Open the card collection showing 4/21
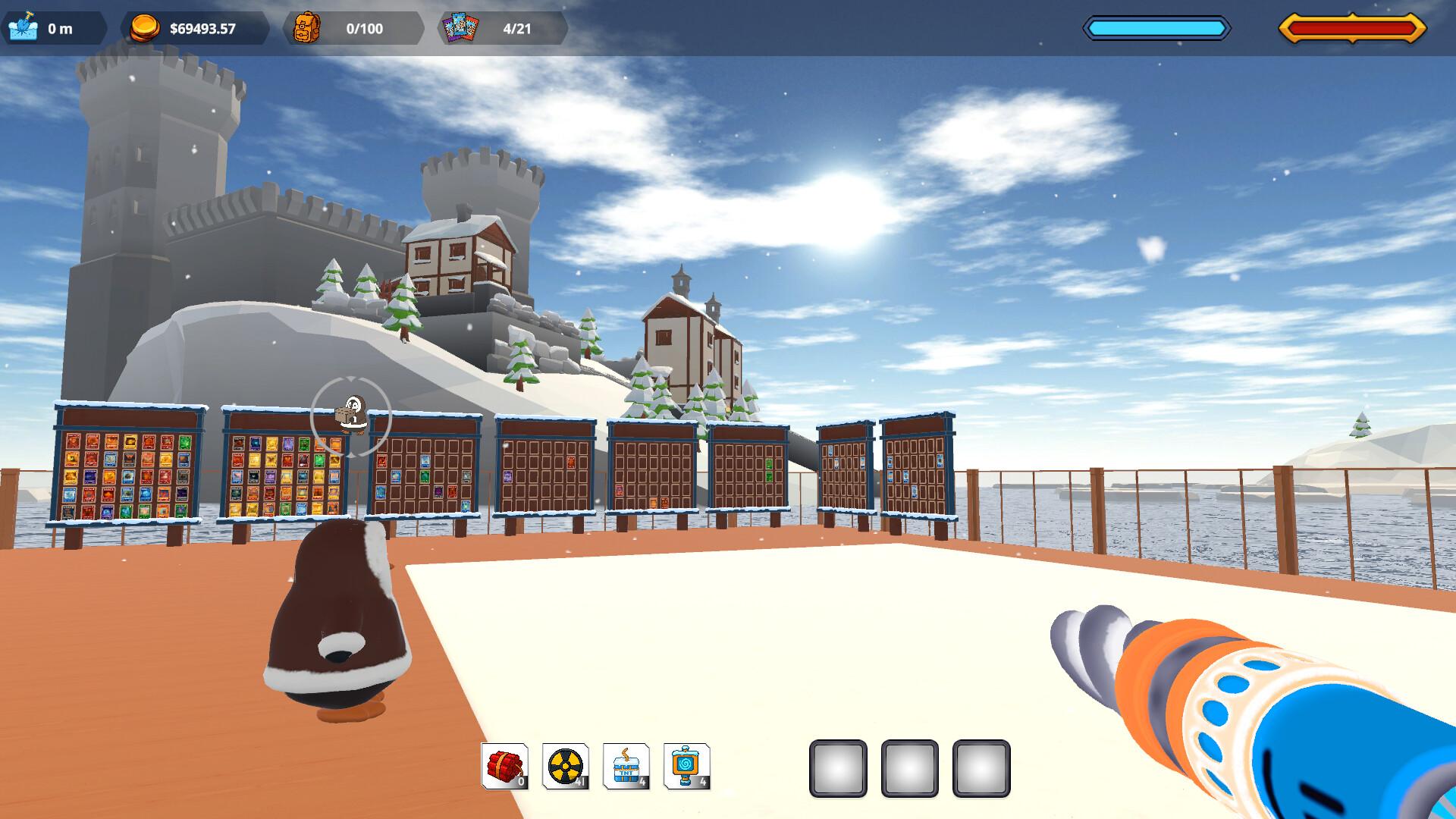The width and height of the screenshot is (1456, 819). coord(460,29)
